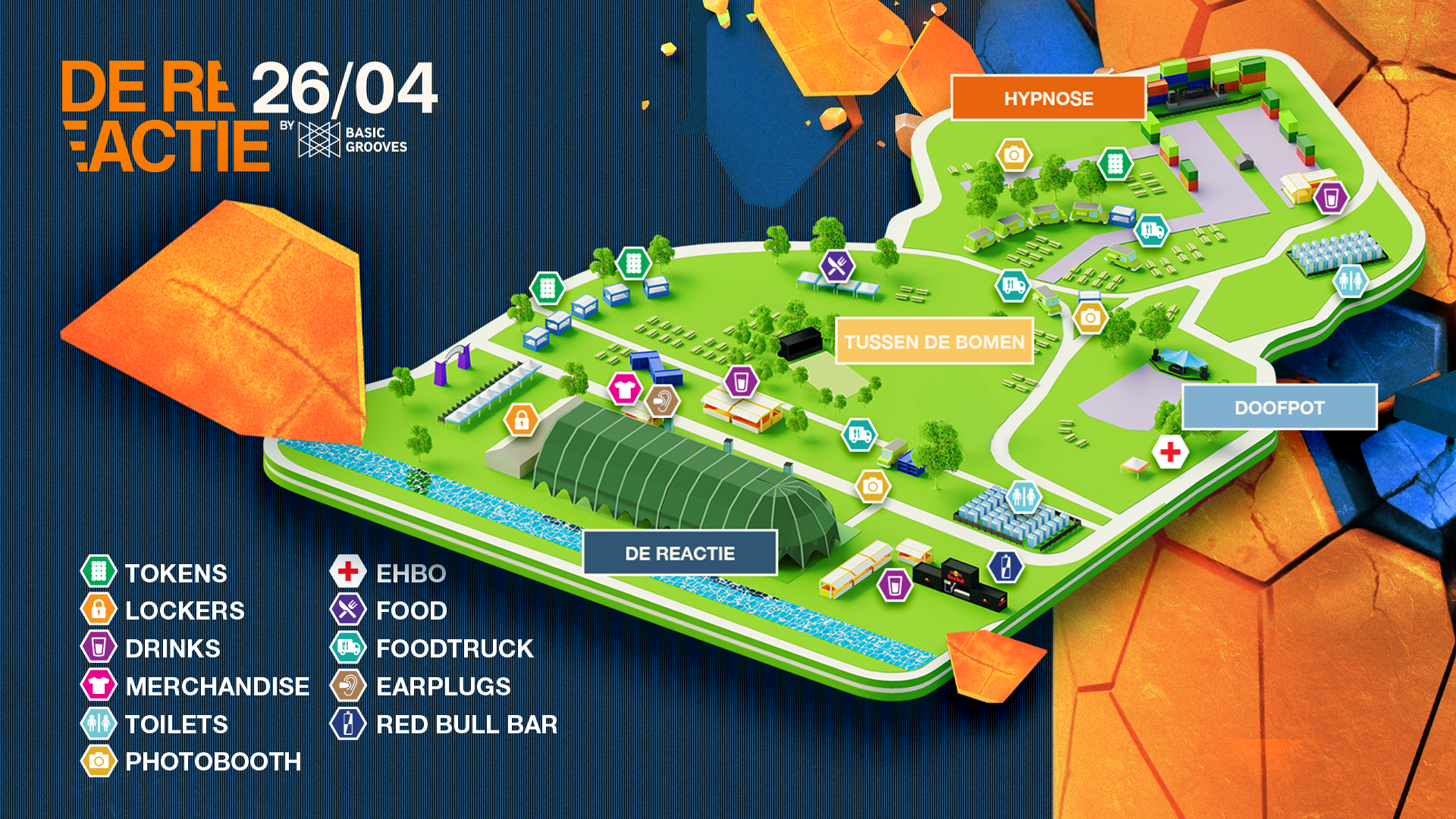Open the purple fork-and-knife food map marker
The height and width of the screenshot is (819, 1456).
(x=837, y=265)
